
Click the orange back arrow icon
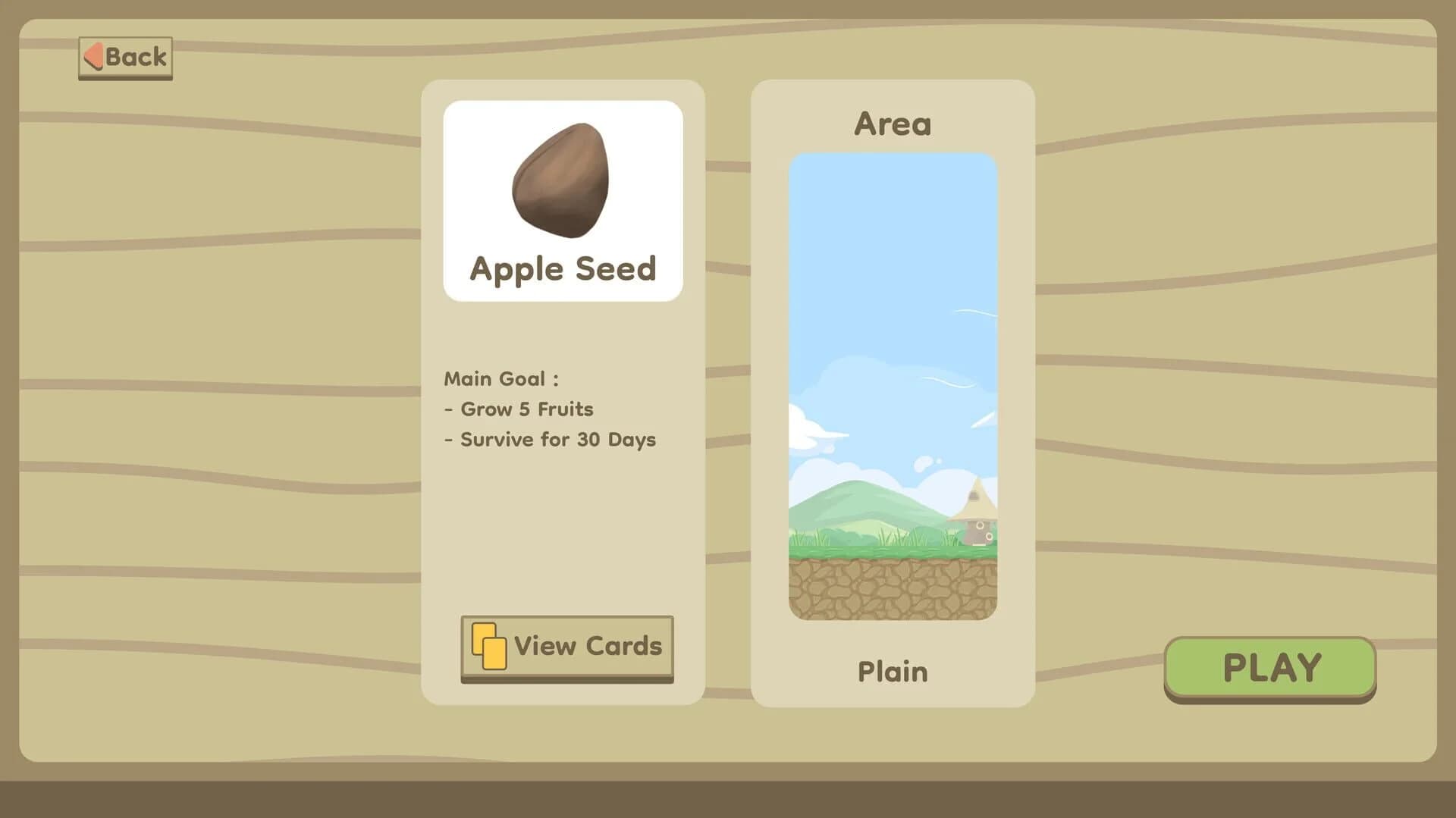pyautogui.click(x=93, y=55)
